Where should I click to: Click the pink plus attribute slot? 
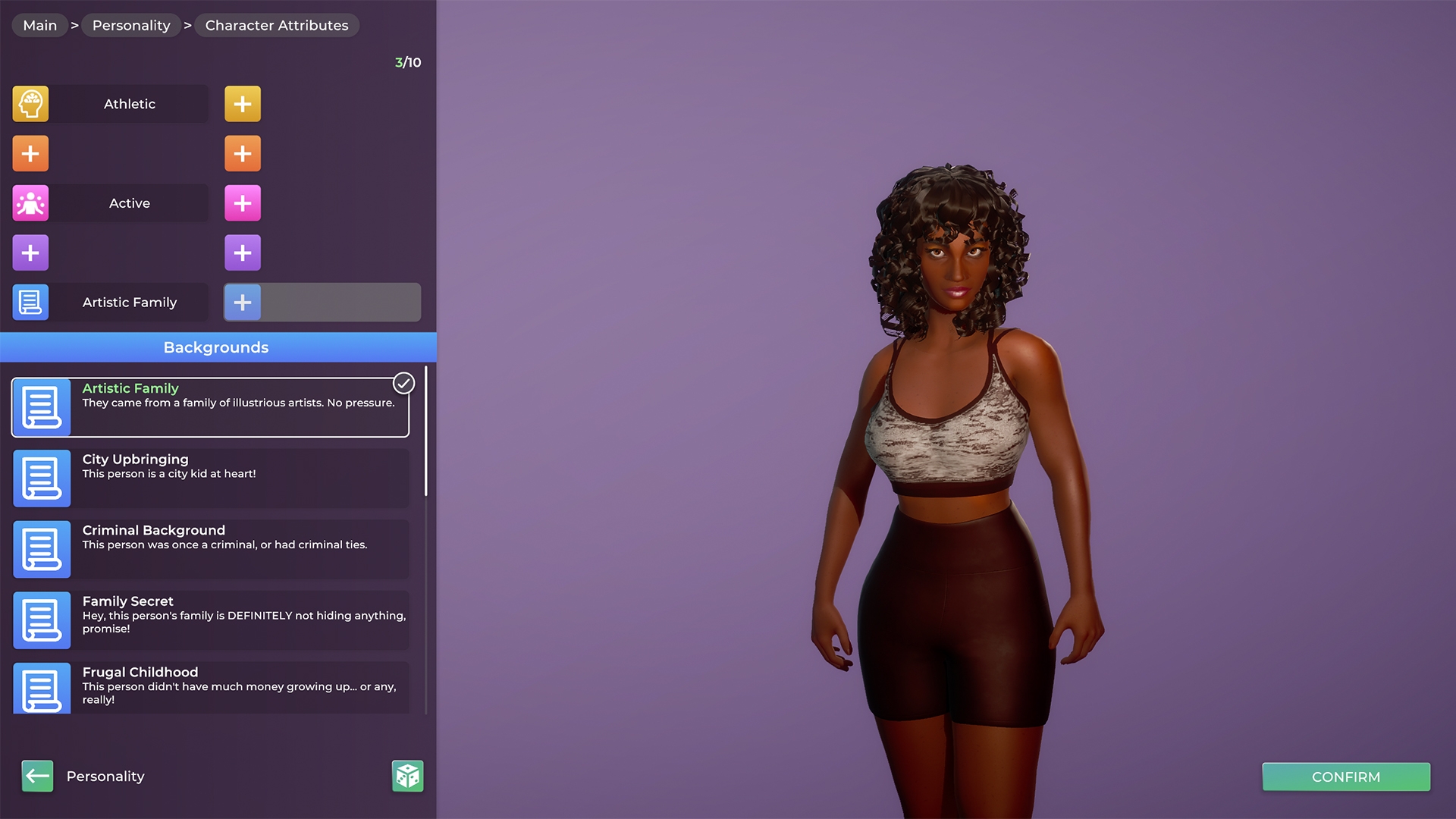[243, 202]
